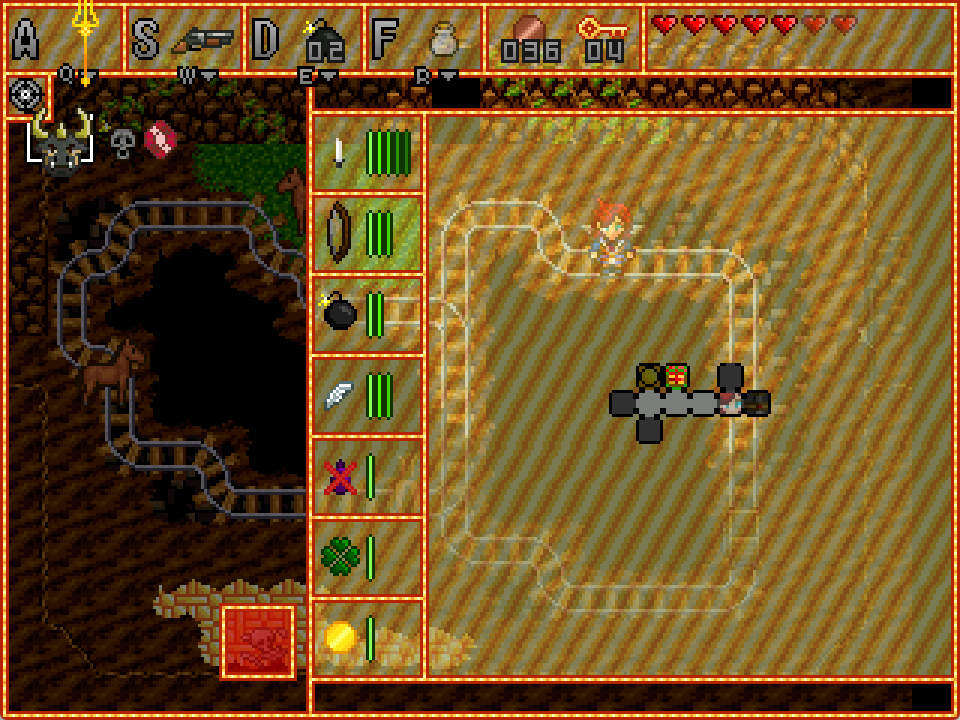This screenshot has height=720, width=960.
Task: Select the bow stat row
Action: click(367, 233)
